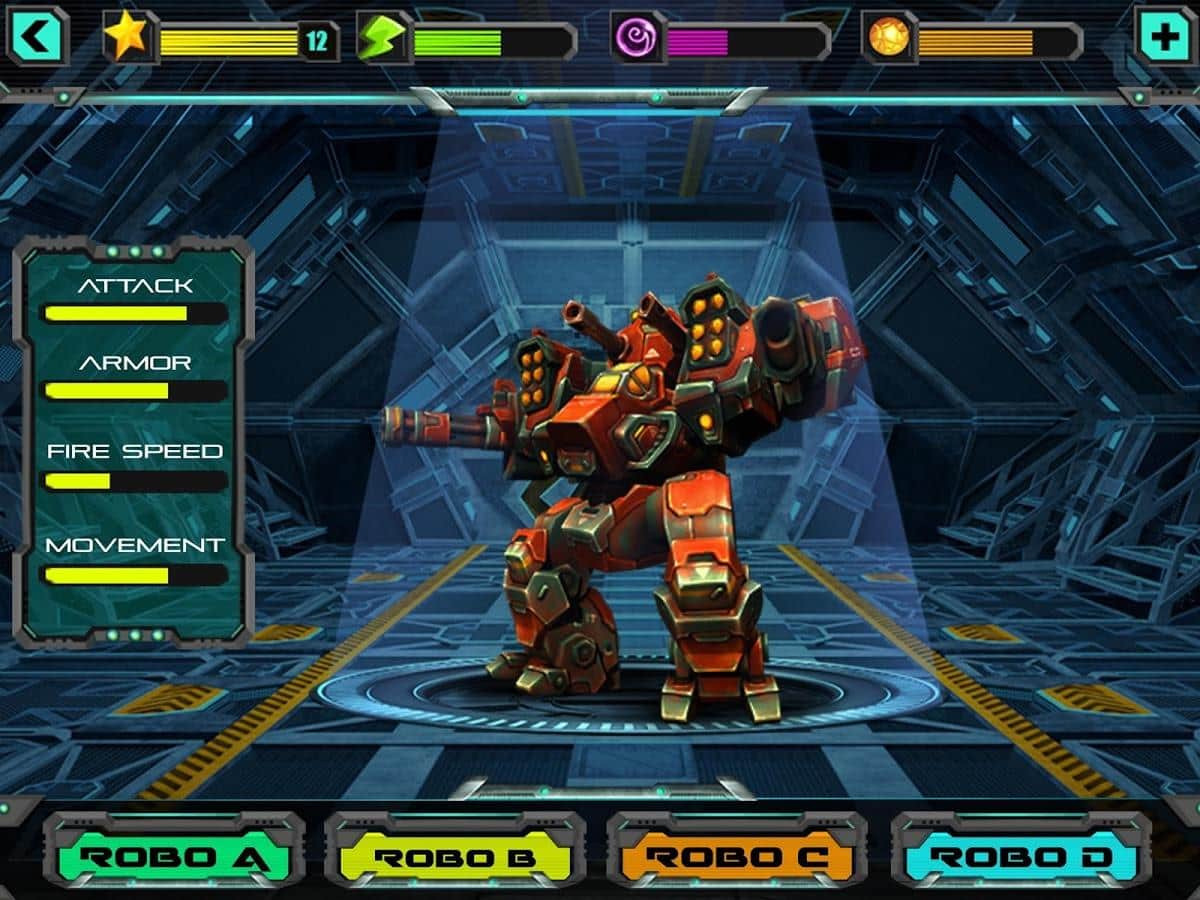Open the green lightning energy icon
This screenshot has width=1200, height=900.
(x=383, y=39)
